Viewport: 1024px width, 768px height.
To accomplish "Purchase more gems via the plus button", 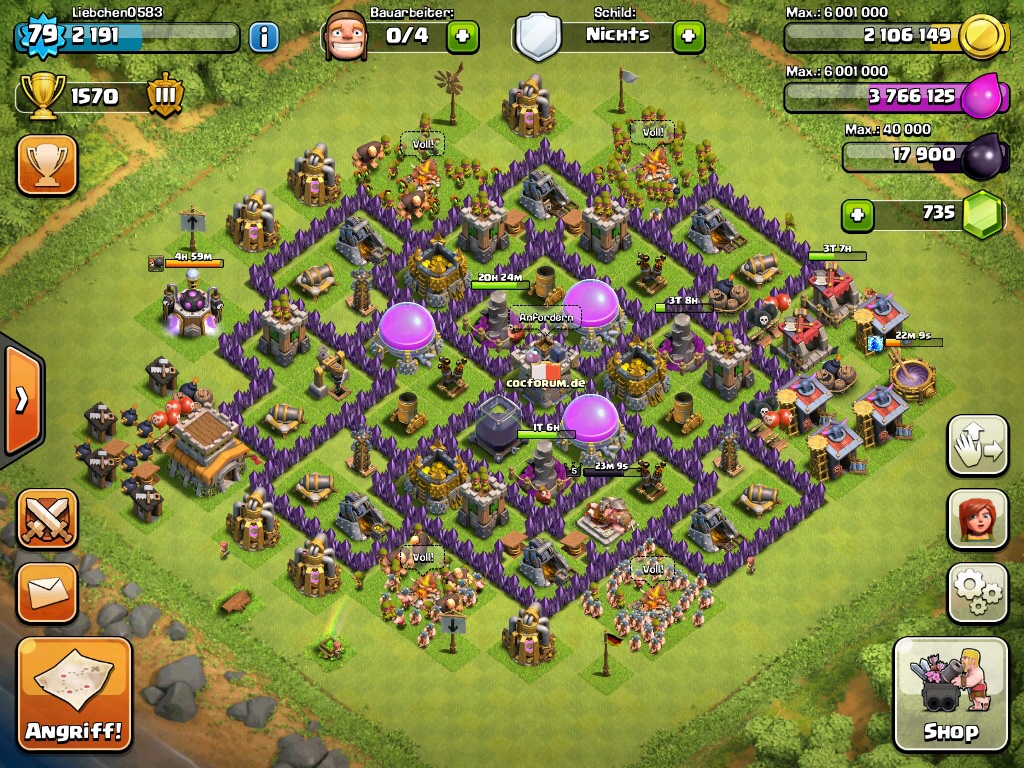I will click(x=856, y=214).
